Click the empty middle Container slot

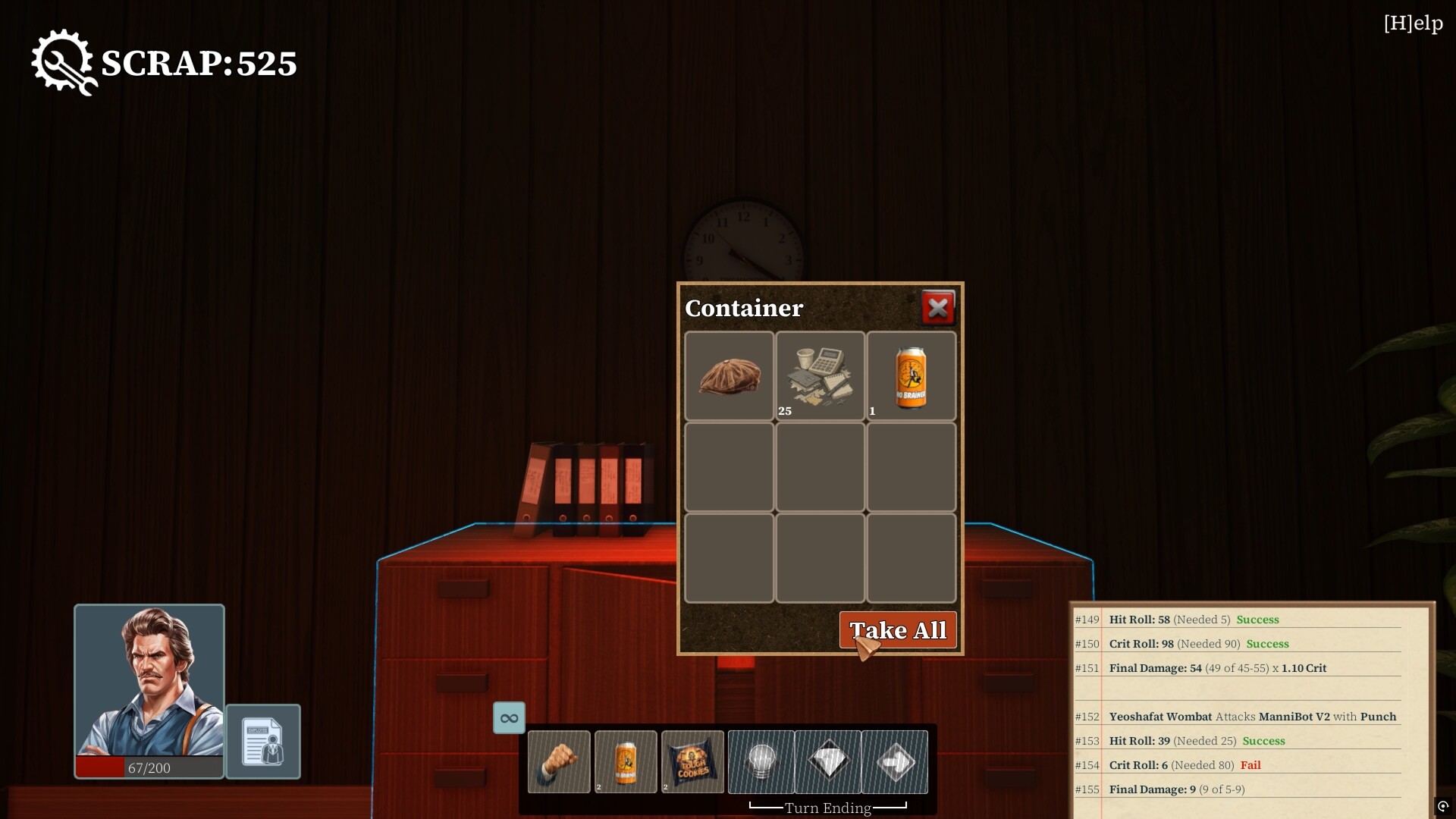pyautogui.click(x=820, y=467)
